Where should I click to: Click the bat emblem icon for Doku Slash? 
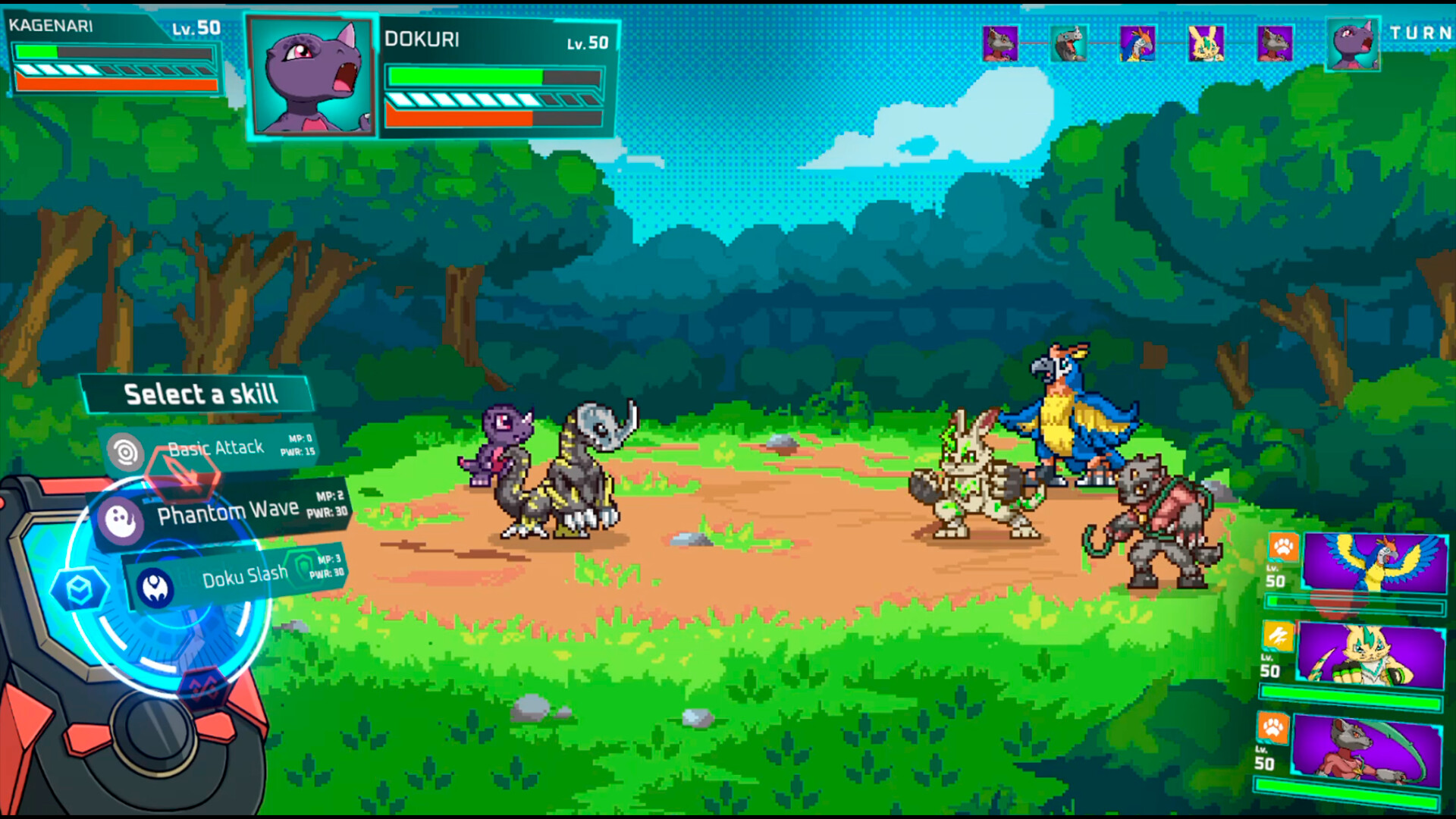(x=155, y=586)
